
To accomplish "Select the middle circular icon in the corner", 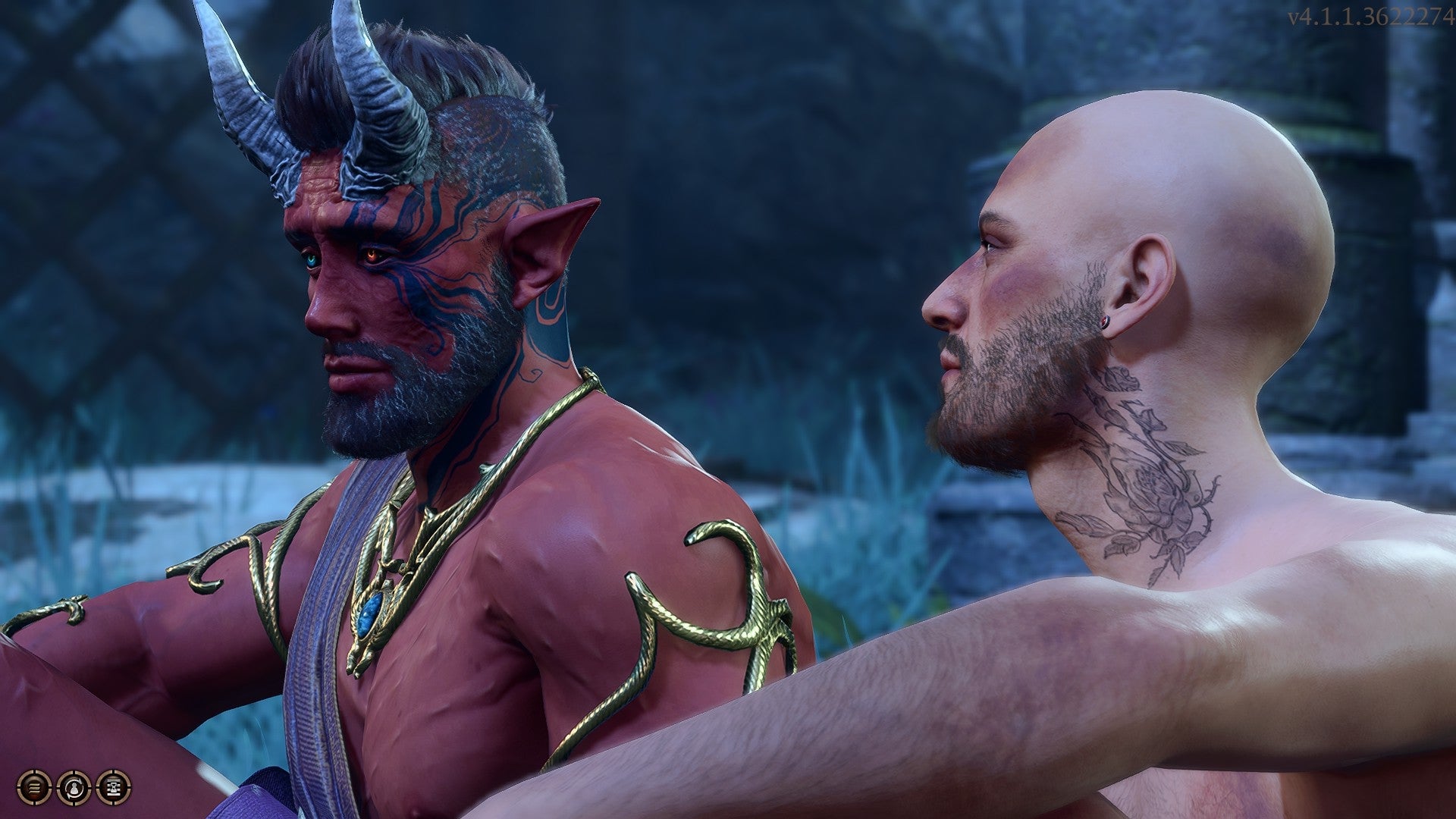I will pos(74,787).
